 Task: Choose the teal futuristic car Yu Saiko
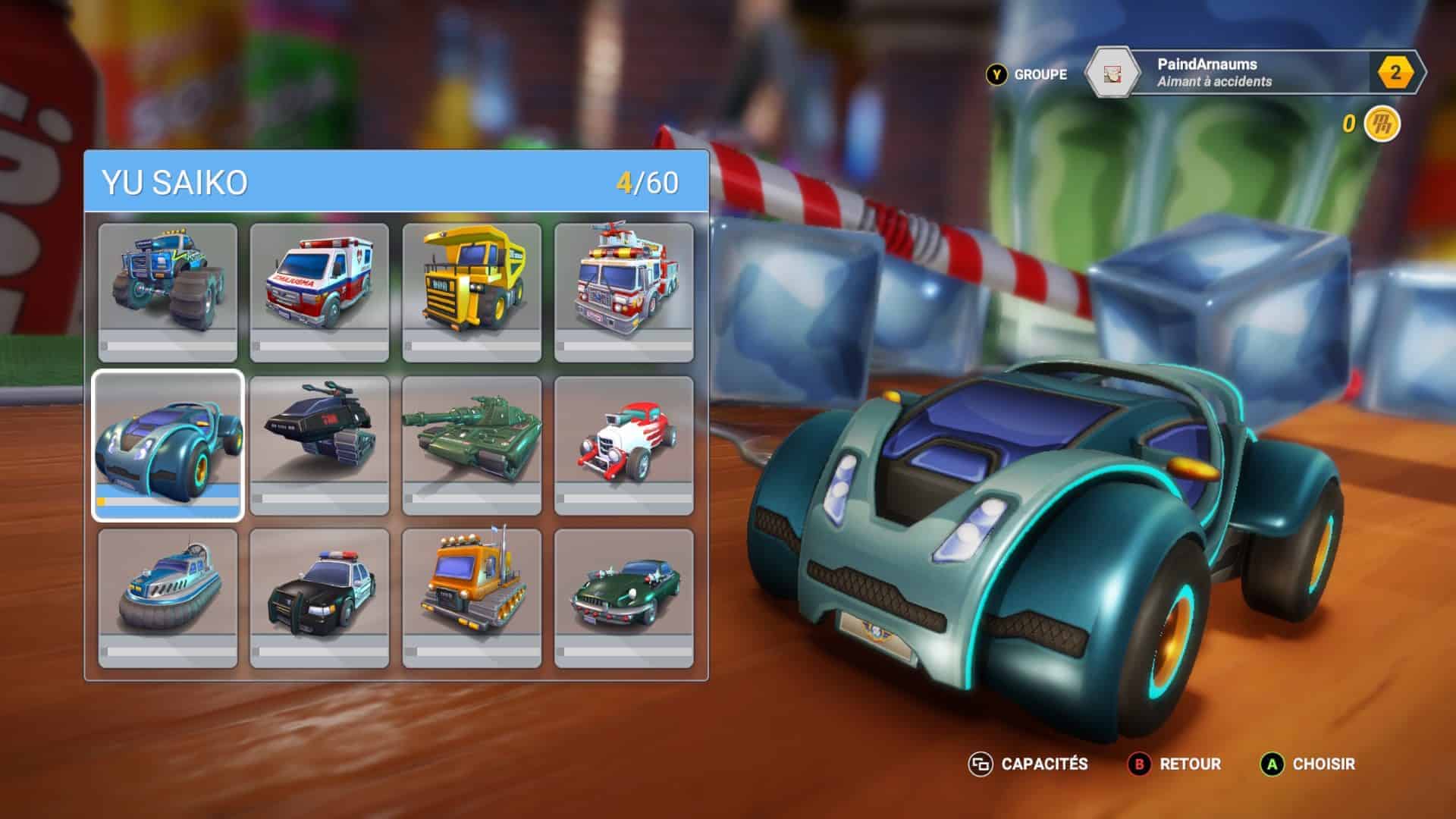[x=168, y=445]
